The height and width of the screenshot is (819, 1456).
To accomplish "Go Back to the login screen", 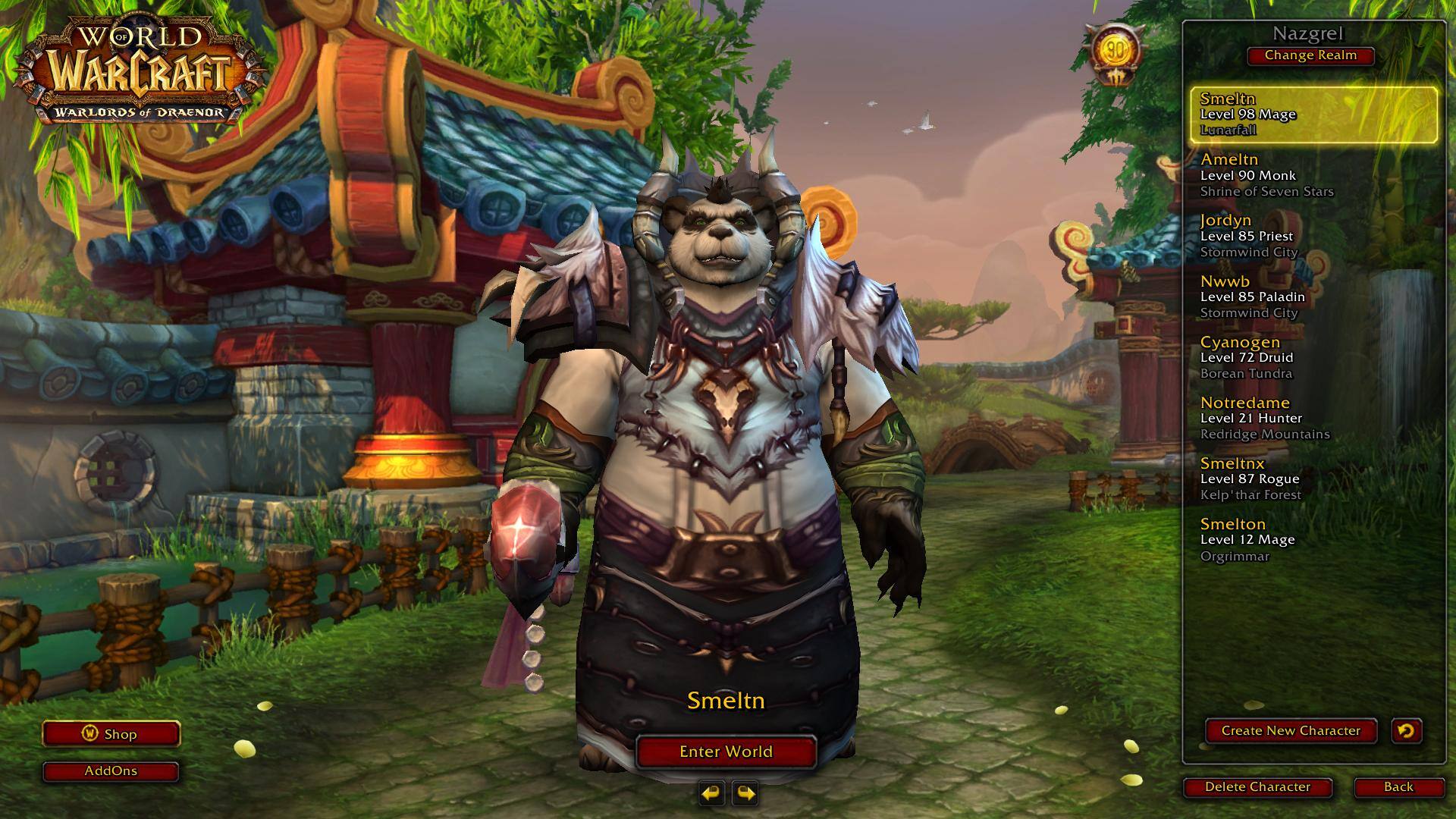I will pos(1398,787).
